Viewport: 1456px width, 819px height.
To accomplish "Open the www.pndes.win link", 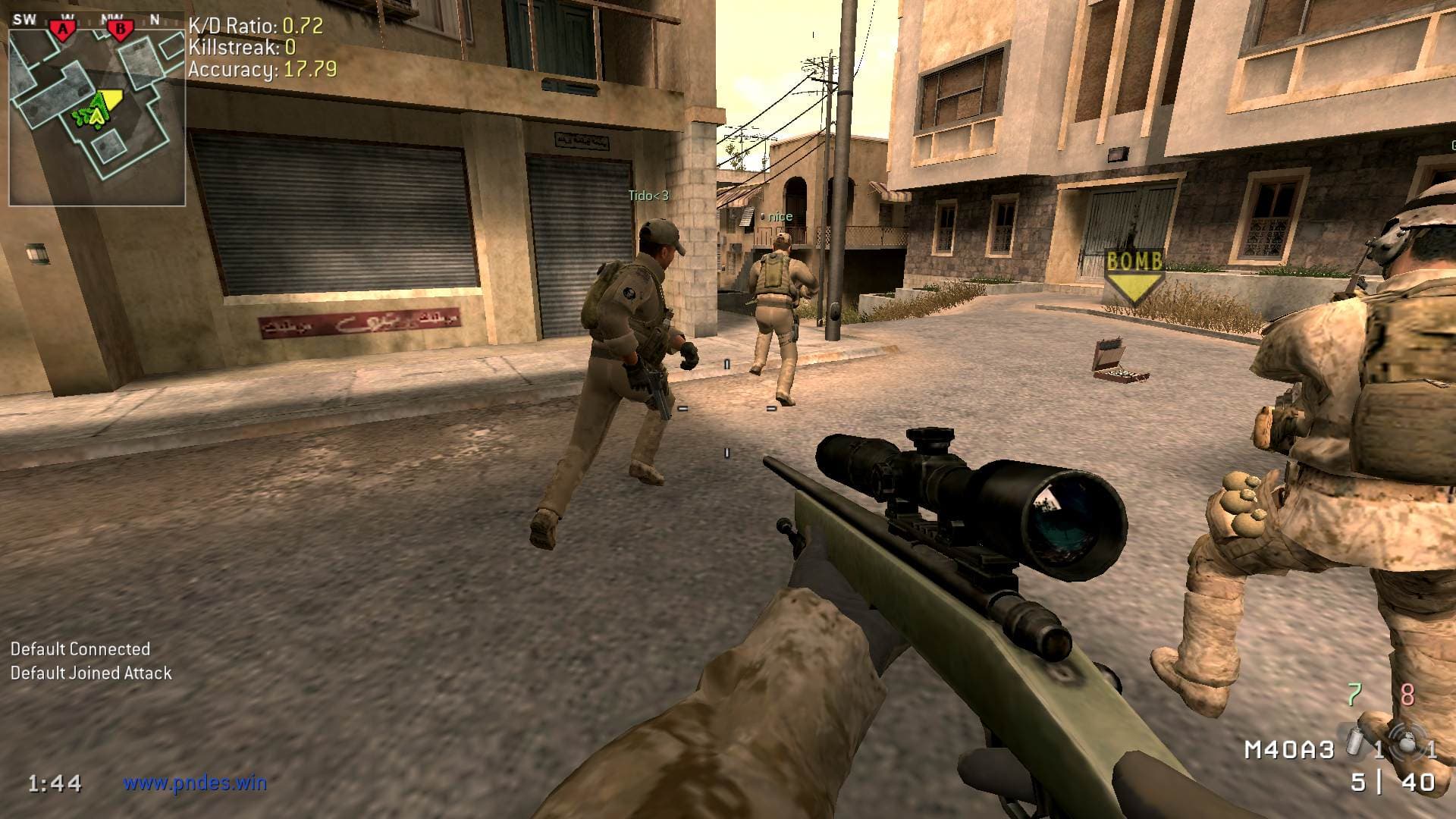I will point(195,783).
